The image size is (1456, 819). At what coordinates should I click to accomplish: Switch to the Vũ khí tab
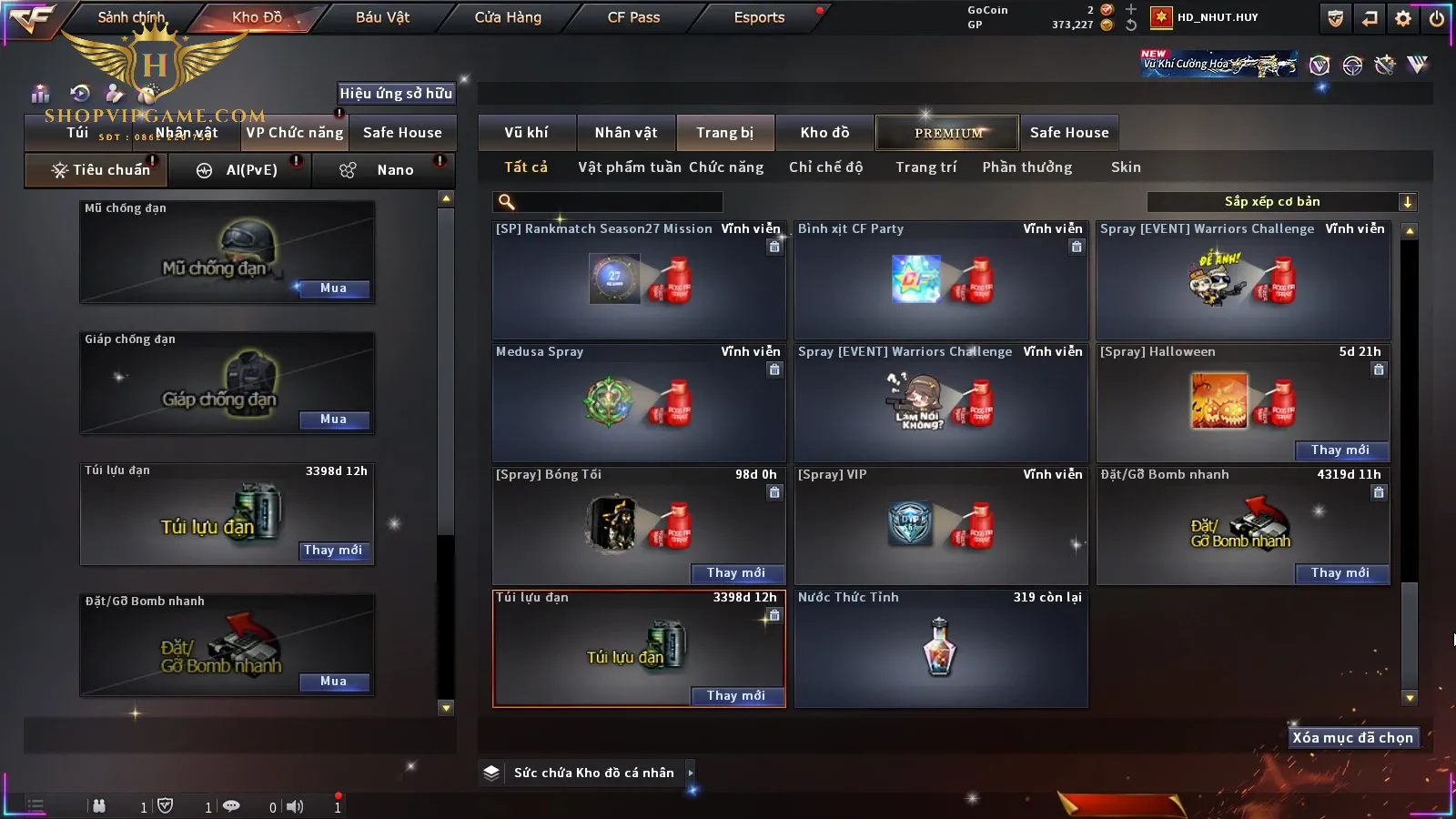526,133
